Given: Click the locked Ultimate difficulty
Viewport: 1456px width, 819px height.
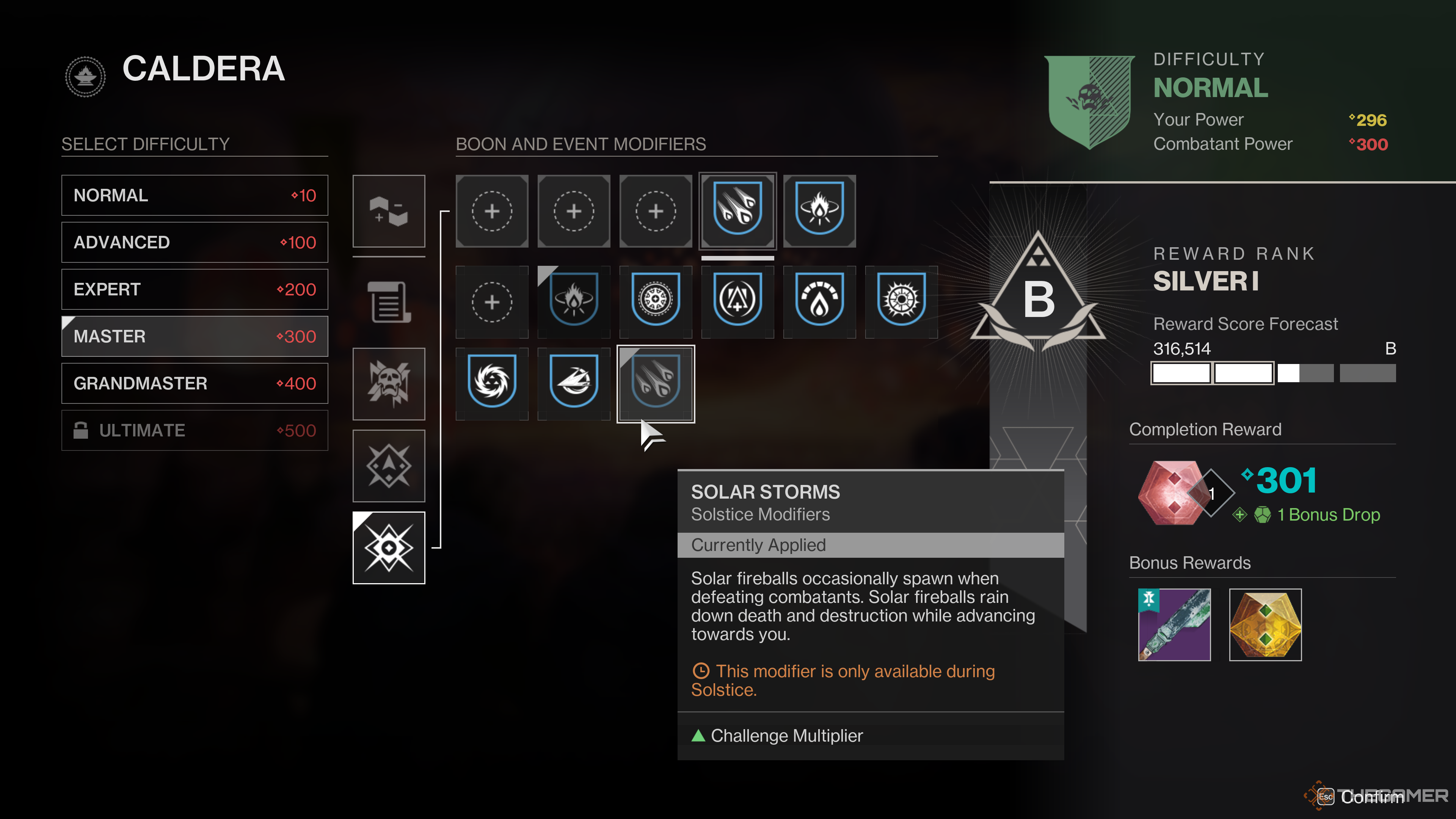Looking at the screenshot, I should [195, 430].
